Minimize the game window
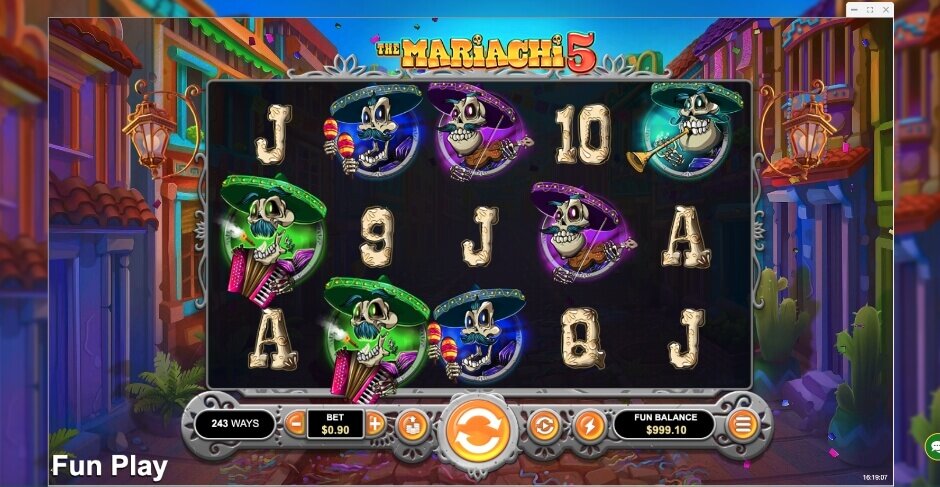The height and width of the screenshot is (487, 940). (x=856, y=10)
